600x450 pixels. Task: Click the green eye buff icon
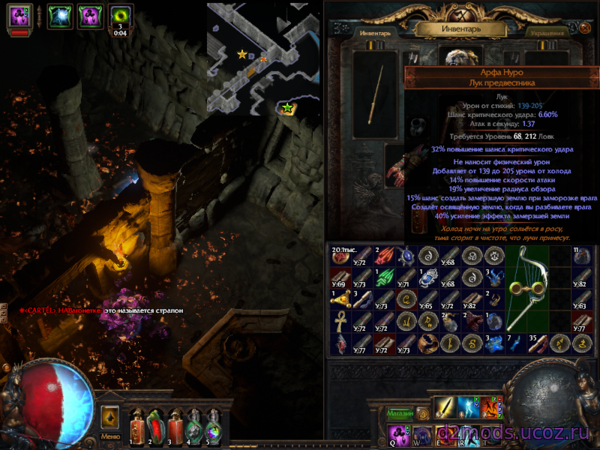[x=120, y=16]
